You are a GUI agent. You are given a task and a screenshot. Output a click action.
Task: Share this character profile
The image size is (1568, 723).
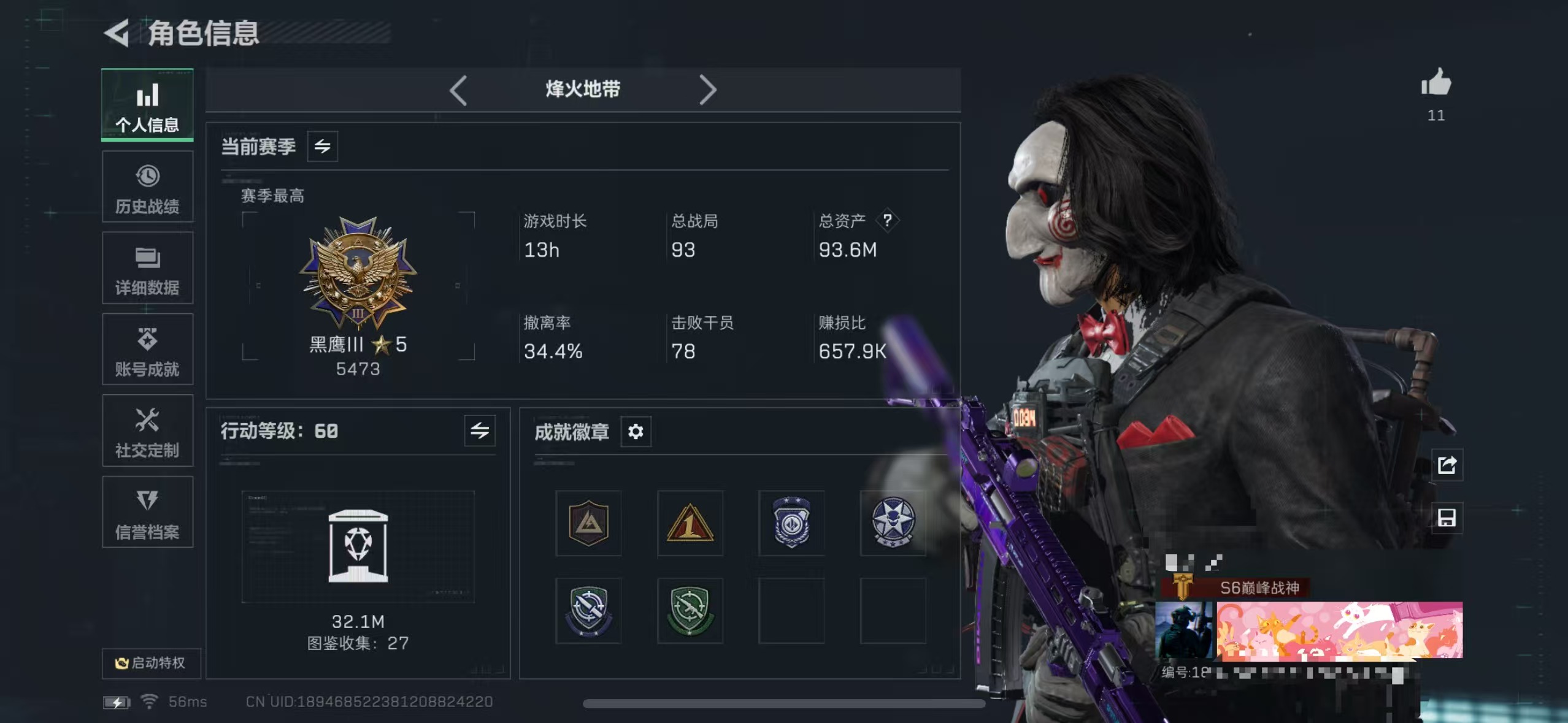click(x=1447, y=465)
